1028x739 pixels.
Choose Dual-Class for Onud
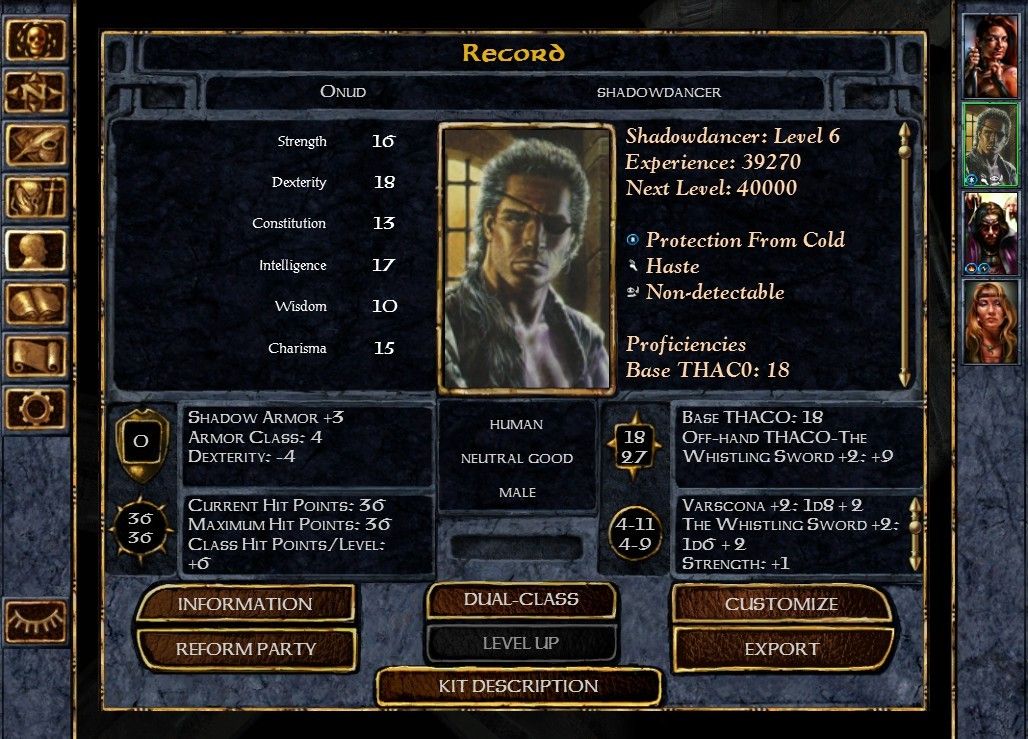(x=521, y=600)
